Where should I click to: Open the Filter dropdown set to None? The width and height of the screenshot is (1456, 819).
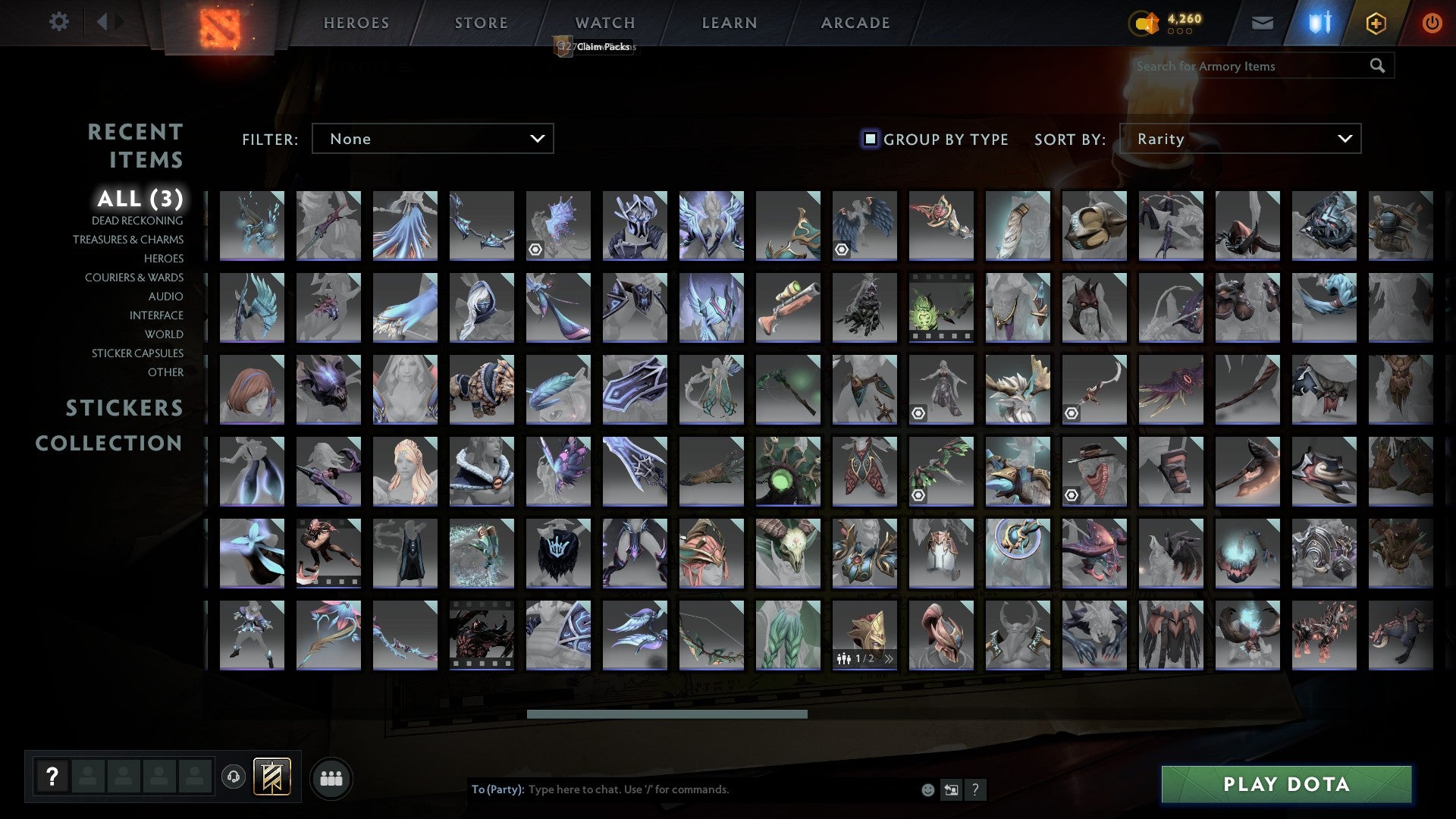point(432,139)
